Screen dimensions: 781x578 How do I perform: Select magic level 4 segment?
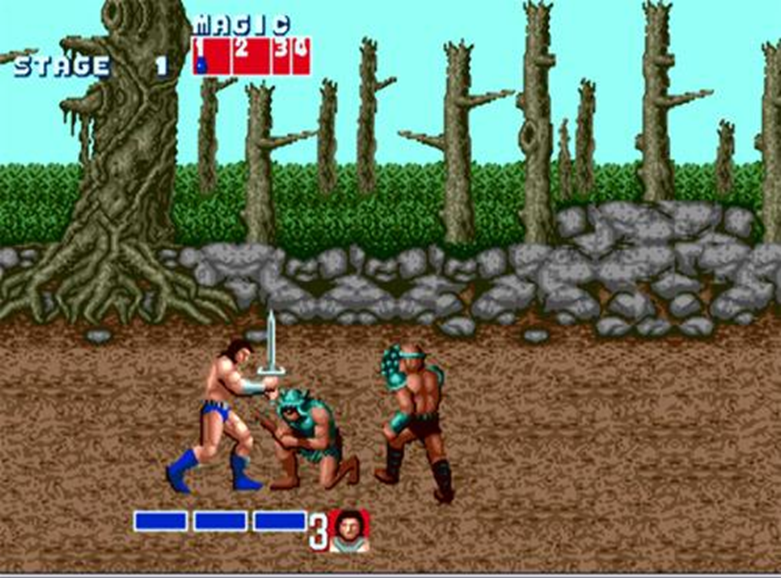pyautogui.click(x=302, y=56)
